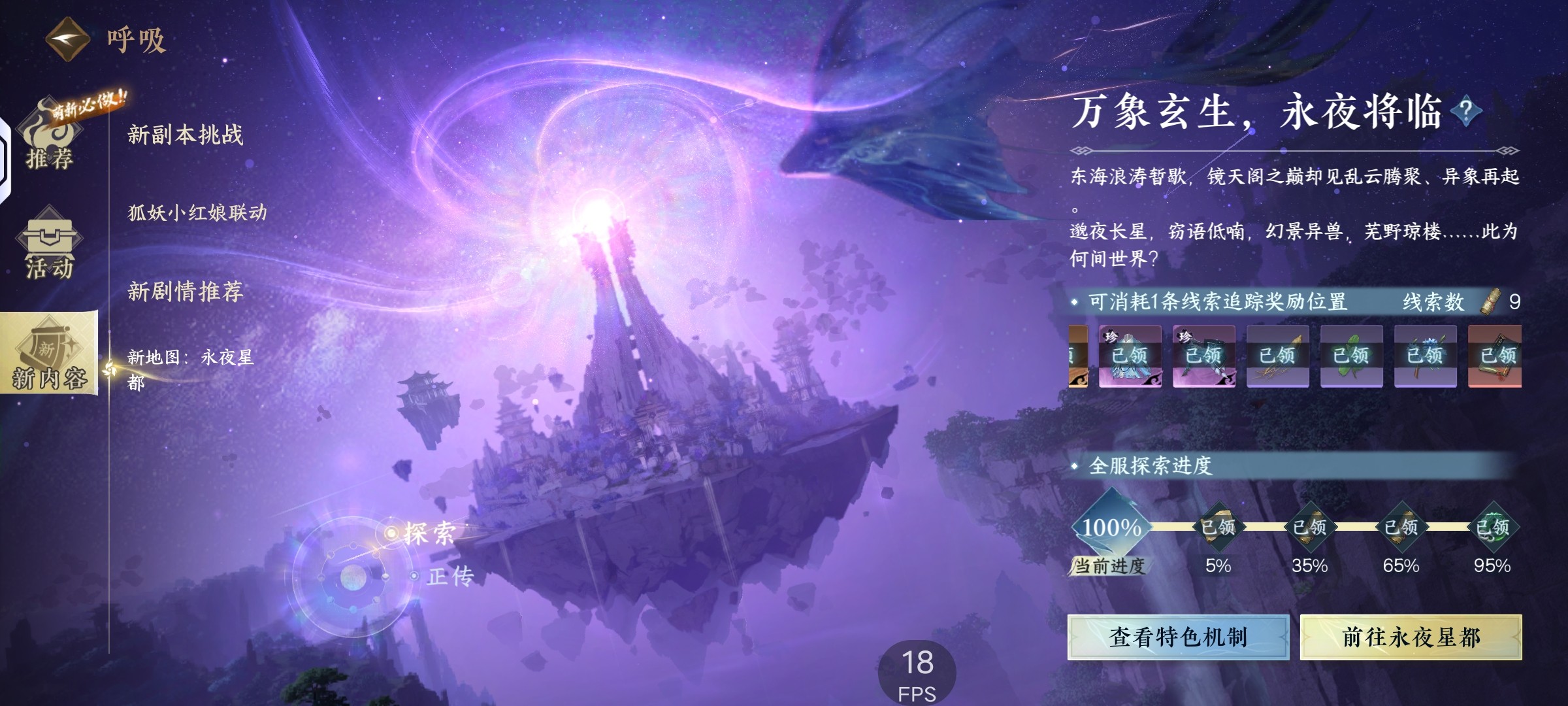
Task: Show help via the question mark icon
Action: pos(1465,111)
